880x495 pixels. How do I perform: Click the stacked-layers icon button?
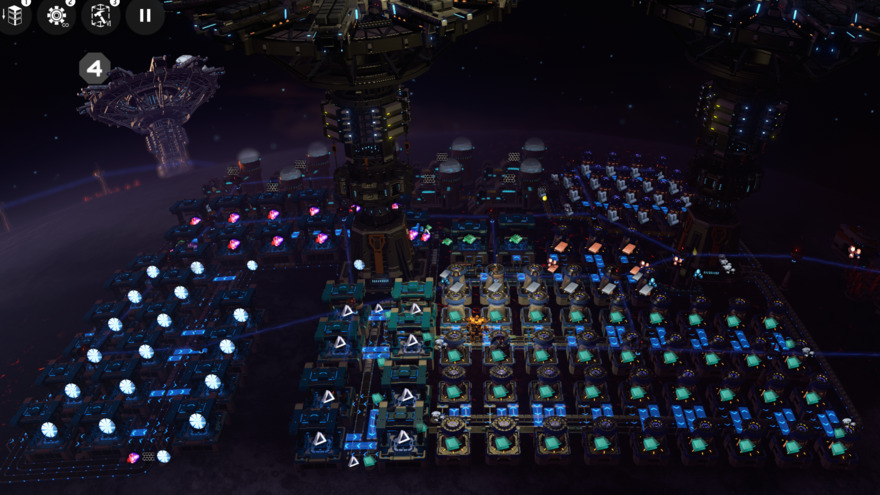(x=14, y=15)
